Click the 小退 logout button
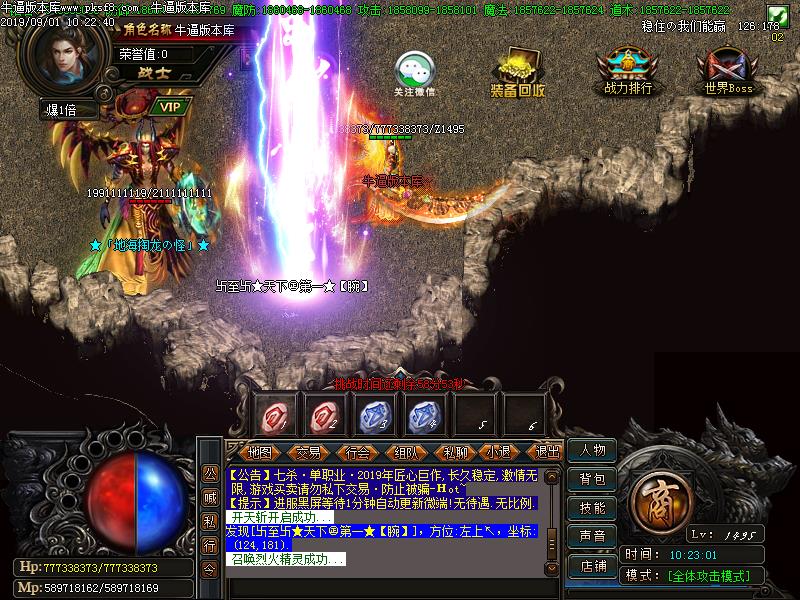The image size is (800, 600). [x=501, y=452]
